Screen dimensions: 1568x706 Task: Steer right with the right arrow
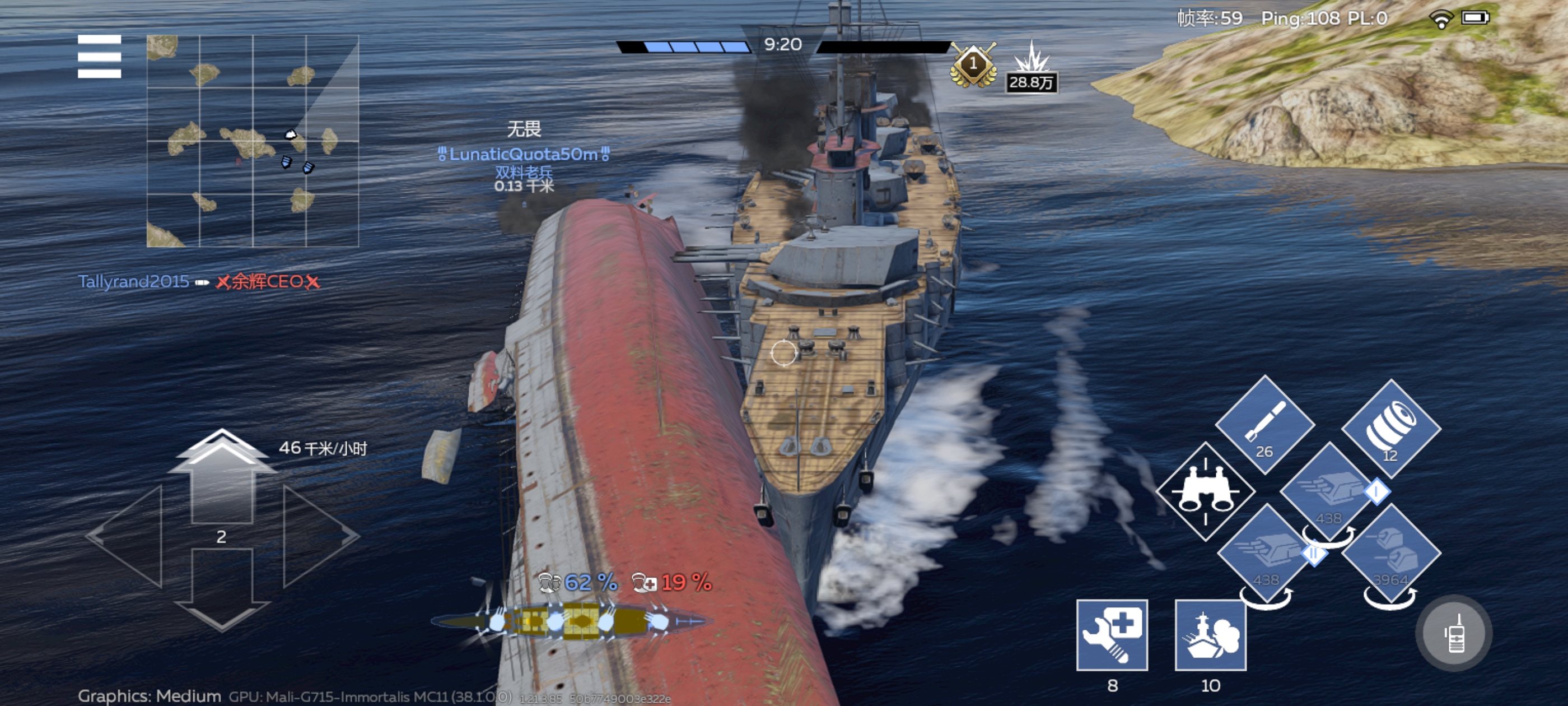pos(318,536)
